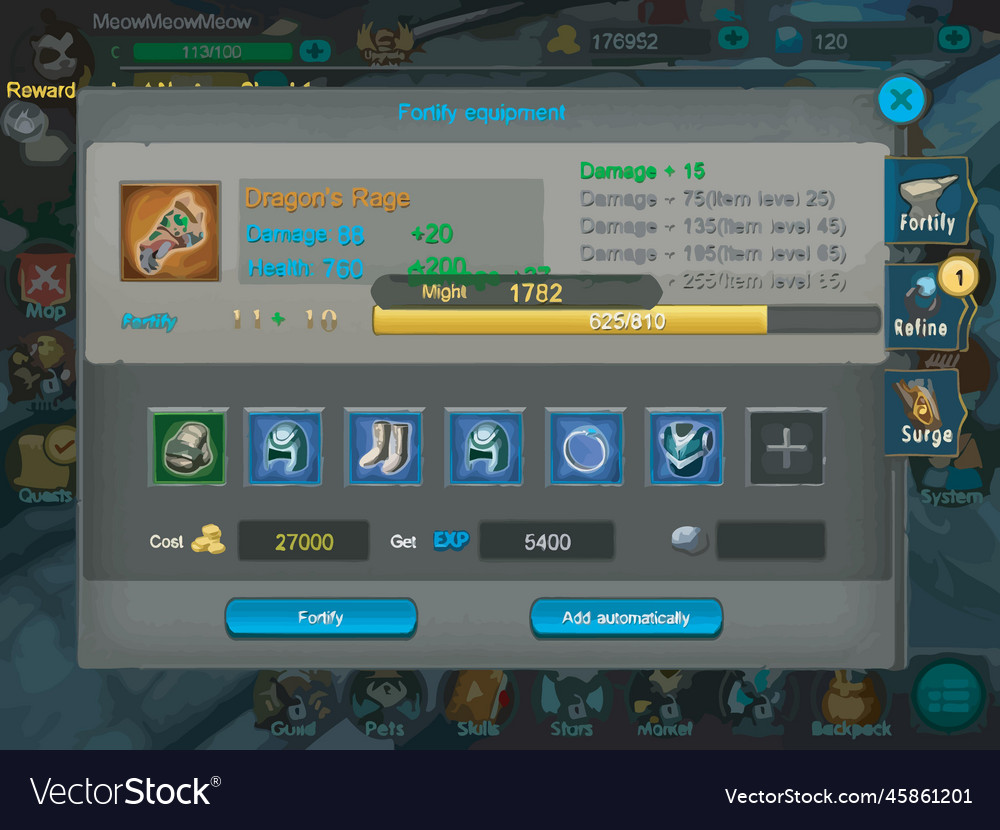Open the round green list menu button
This screenshot has width=1000, height=830.
[x=949, y=694]
